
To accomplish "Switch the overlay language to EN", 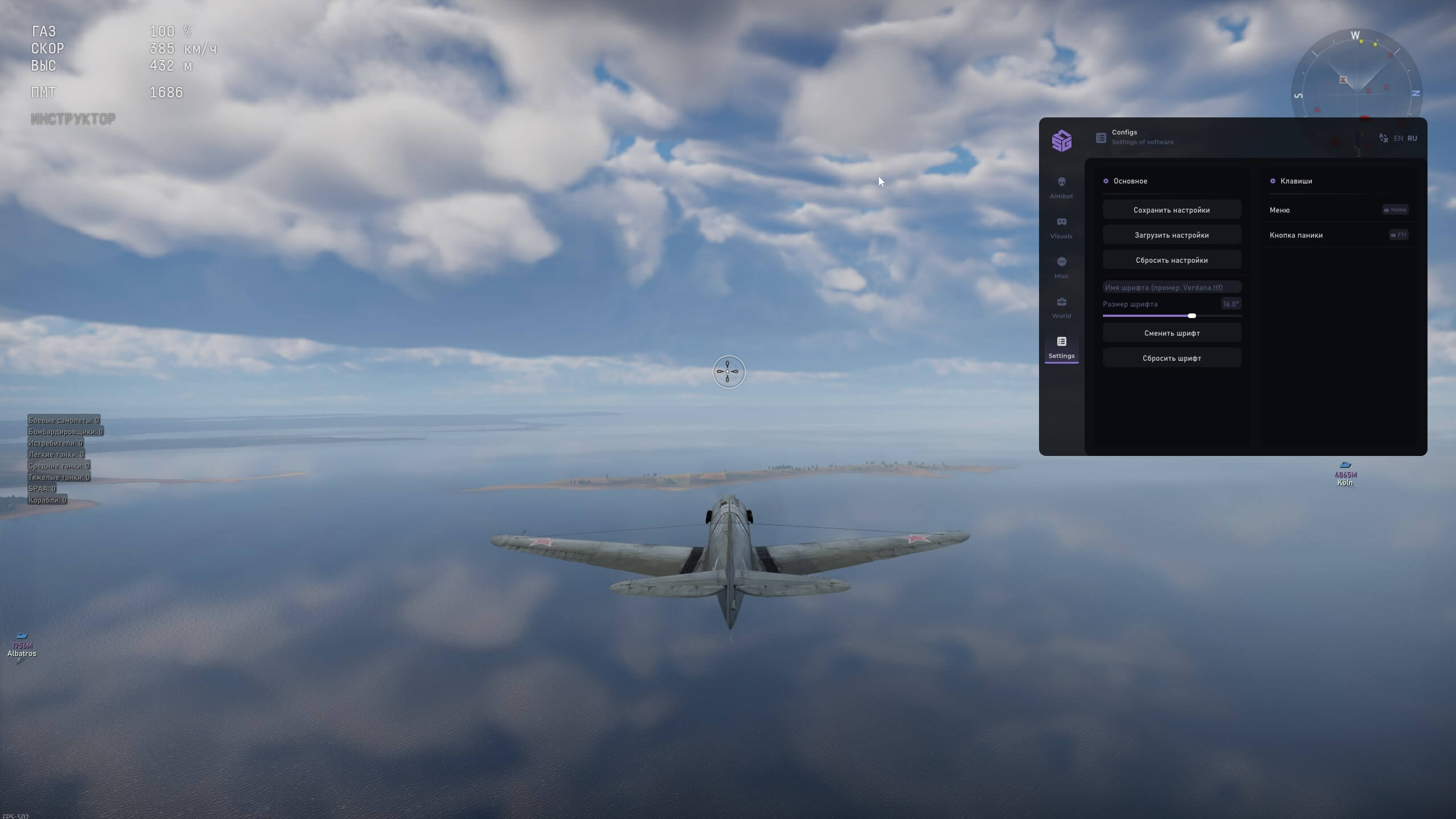I will (x=1398, y=138).
